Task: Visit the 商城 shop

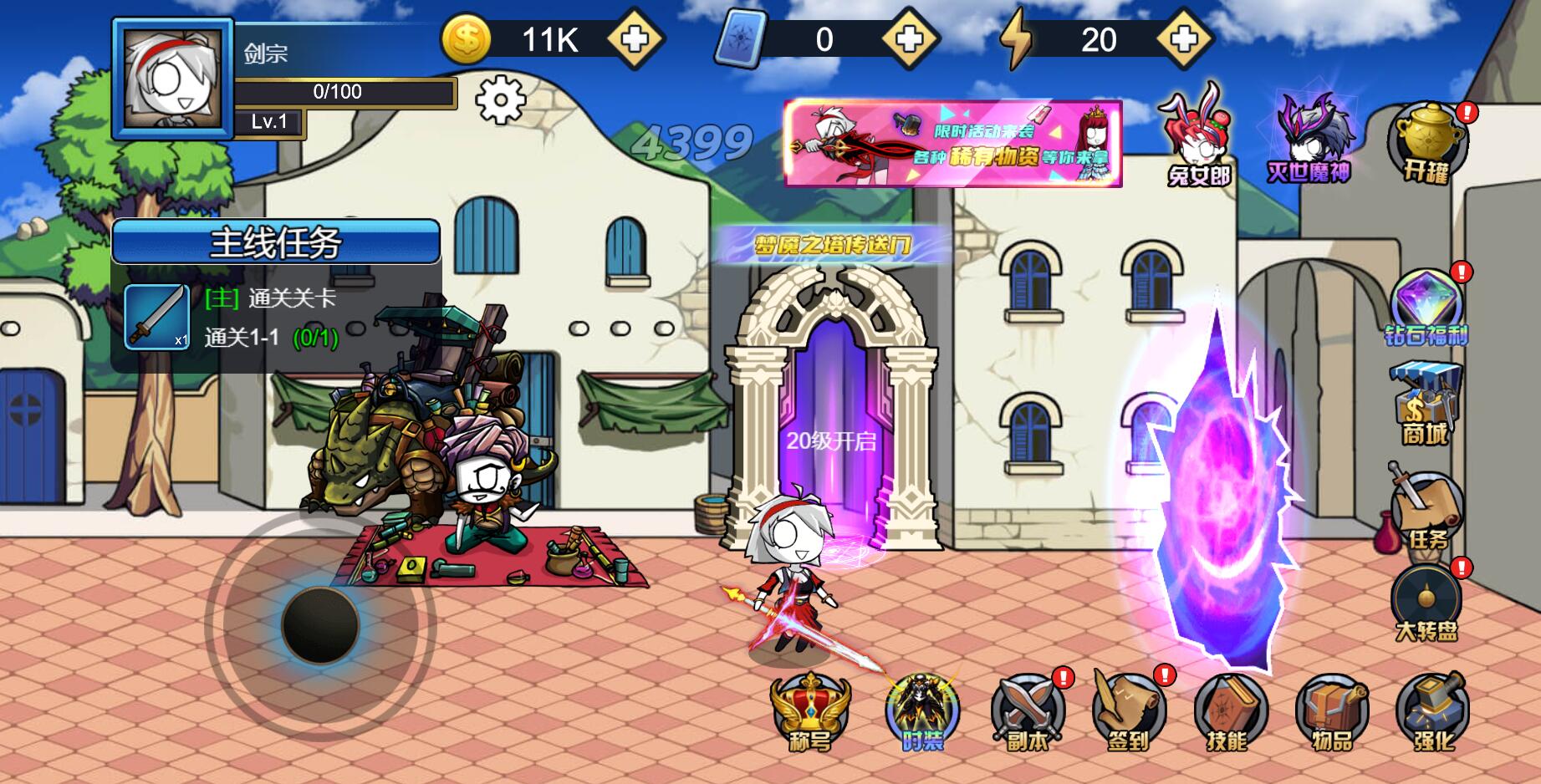Action: coord(1426,404)
